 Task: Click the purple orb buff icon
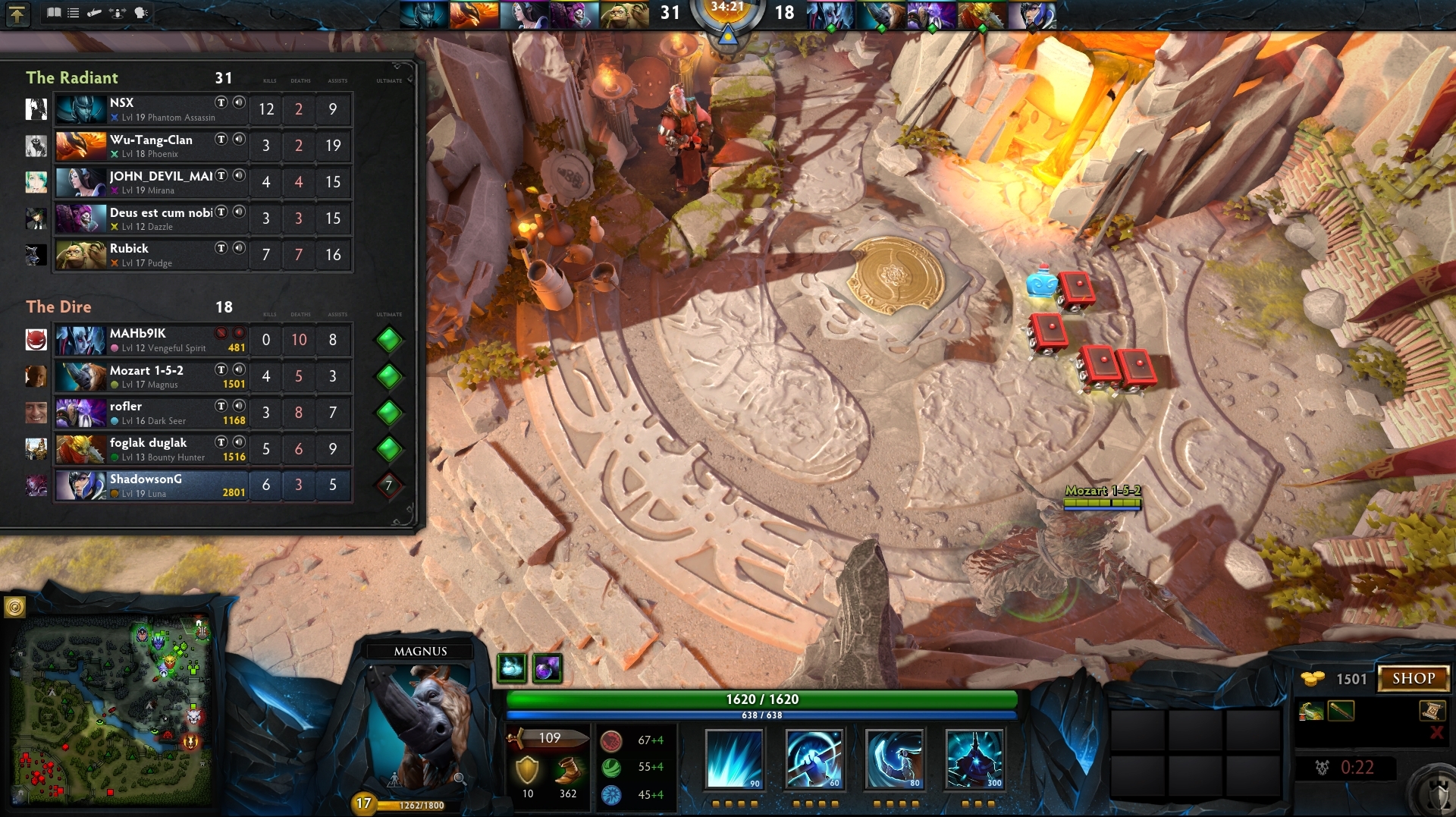point(547,668)
